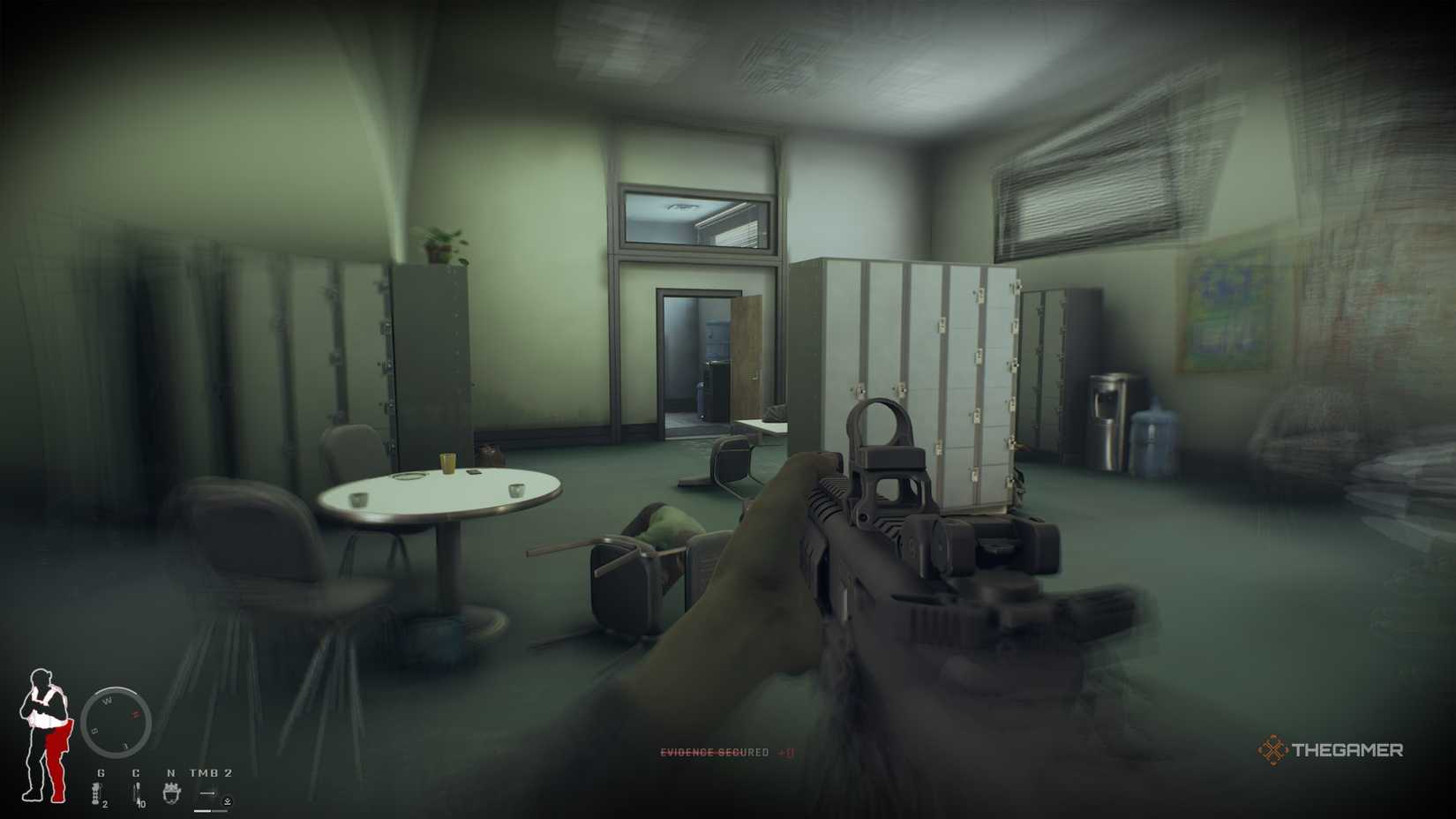Click the ammo level bar under TMB 2
Screen dimensions: 1456x819
pyautogui.click(x=209, y=810)
